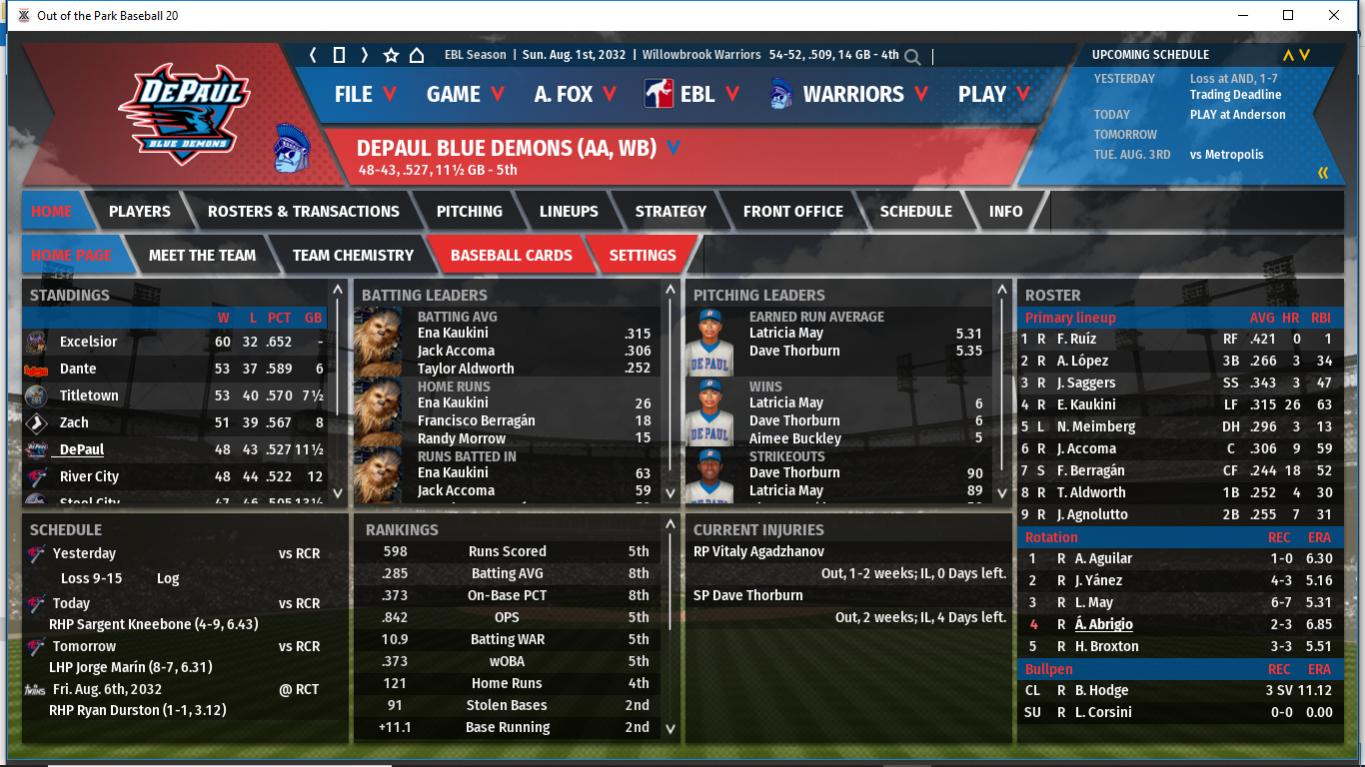Open the FILE menu
The image size is (1365, 767).
[365, 94]
